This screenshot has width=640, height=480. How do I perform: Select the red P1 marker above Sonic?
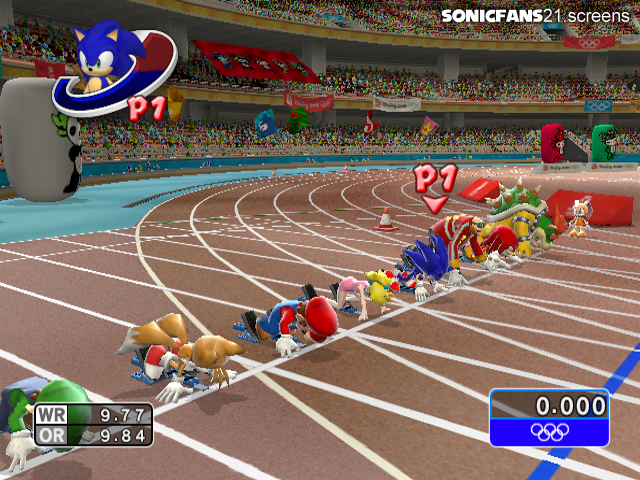(436, 185)
